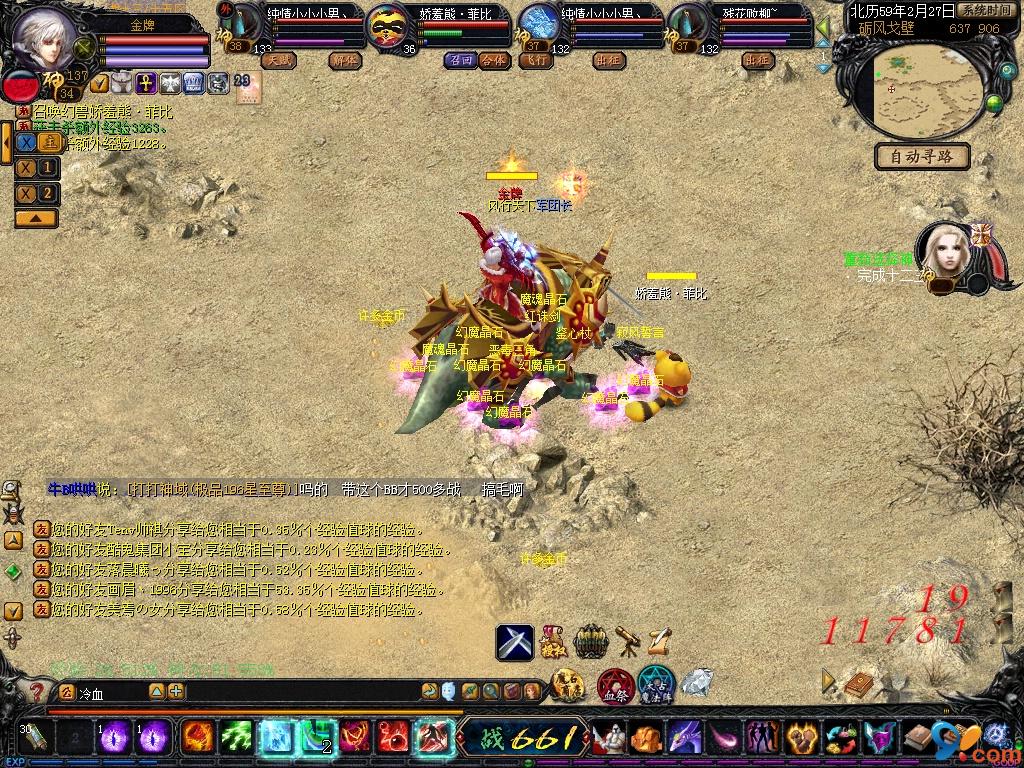Use the purple eye skill in hotbar

click(x=115, y=737)
